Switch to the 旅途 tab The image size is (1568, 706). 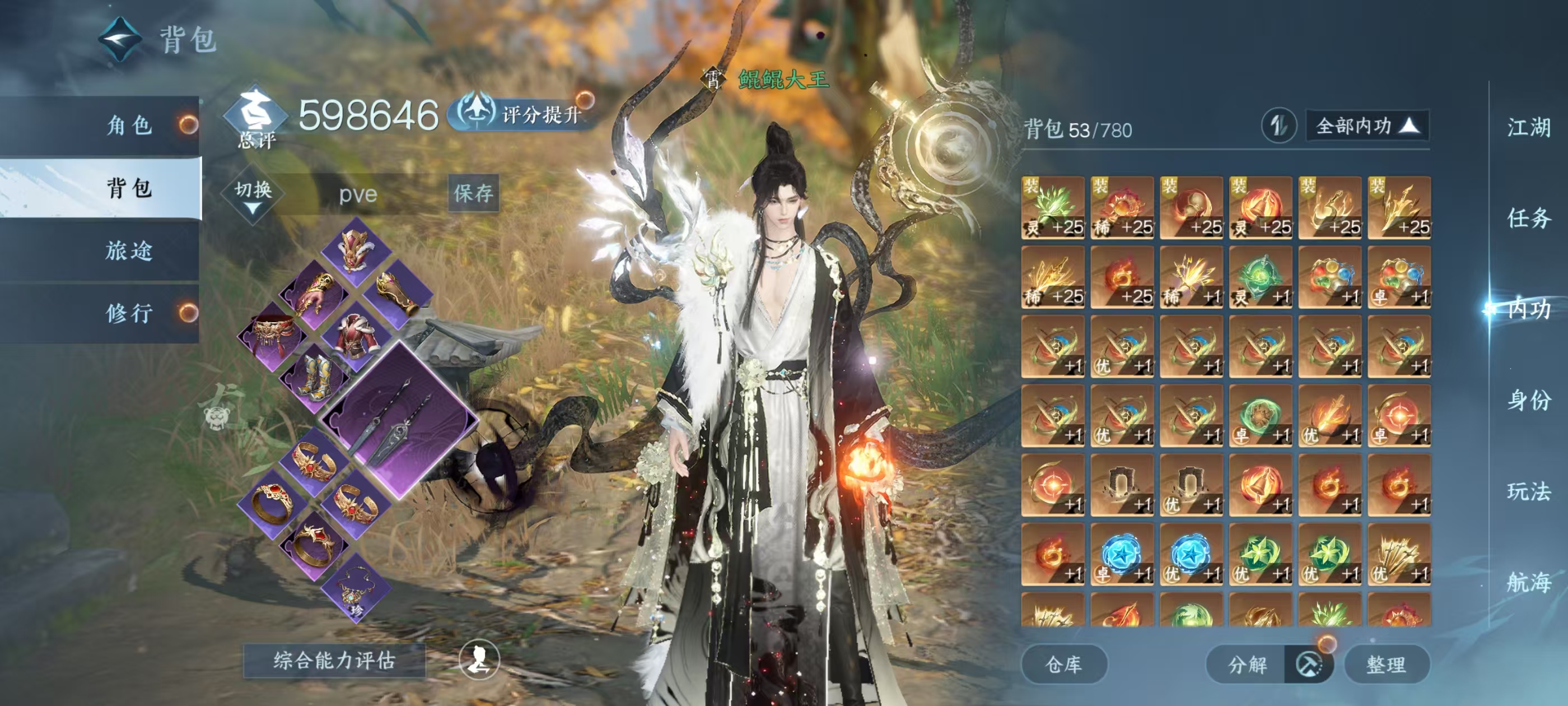click(129, 251)
